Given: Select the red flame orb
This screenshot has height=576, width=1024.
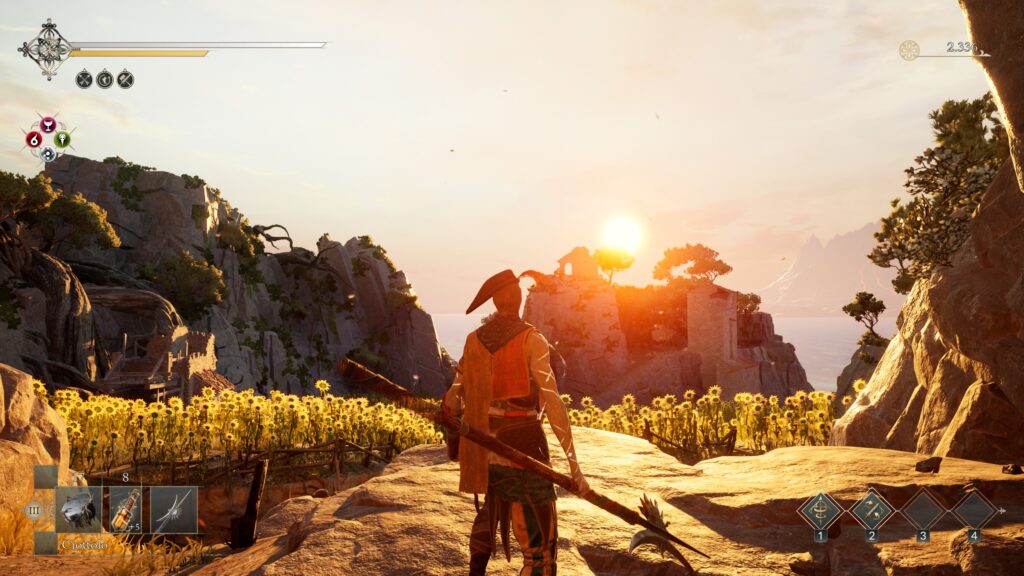Looking at the screenshot, I should pos(34,139).
